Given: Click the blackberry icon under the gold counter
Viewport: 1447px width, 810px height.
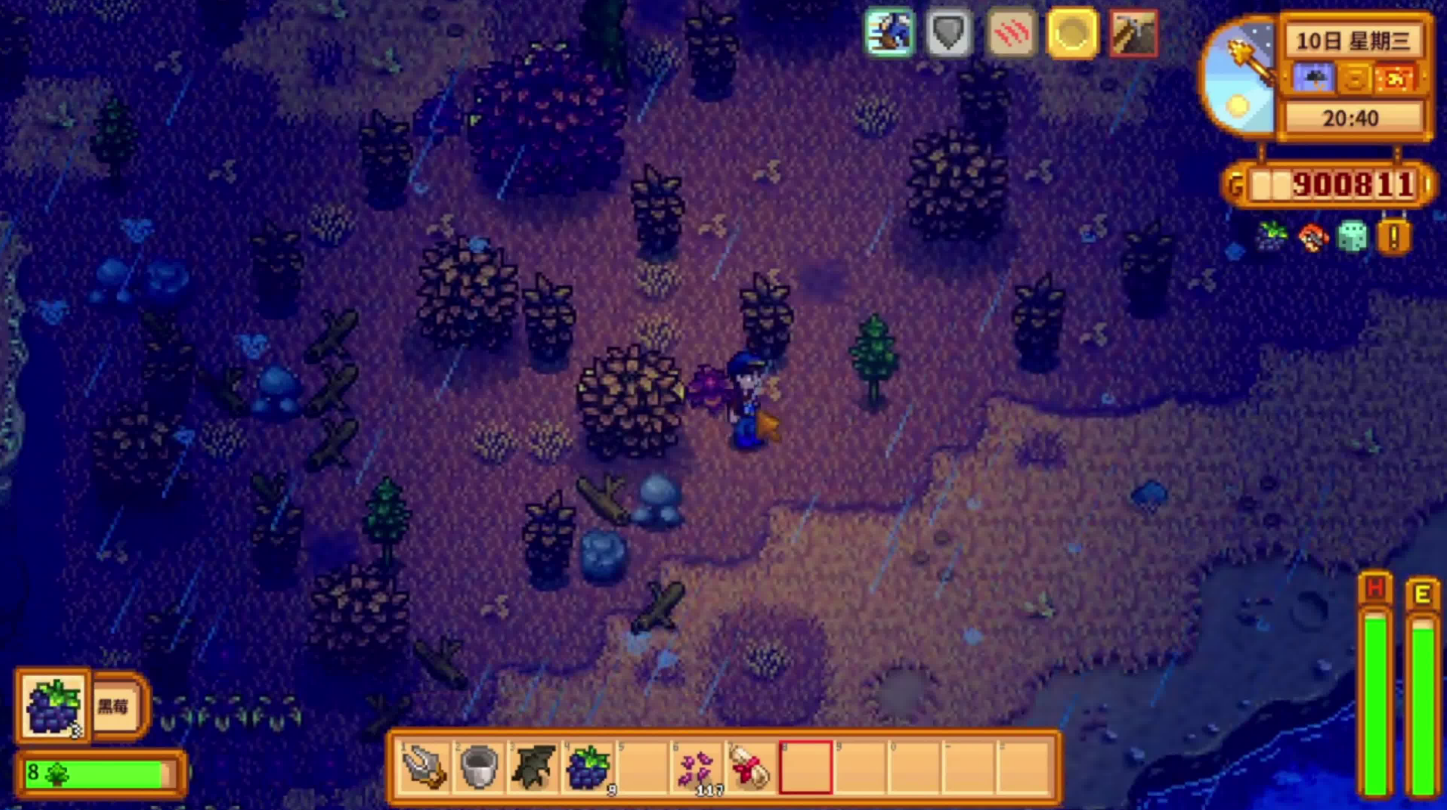Looking at the screenshot, I should [1272, 237].
